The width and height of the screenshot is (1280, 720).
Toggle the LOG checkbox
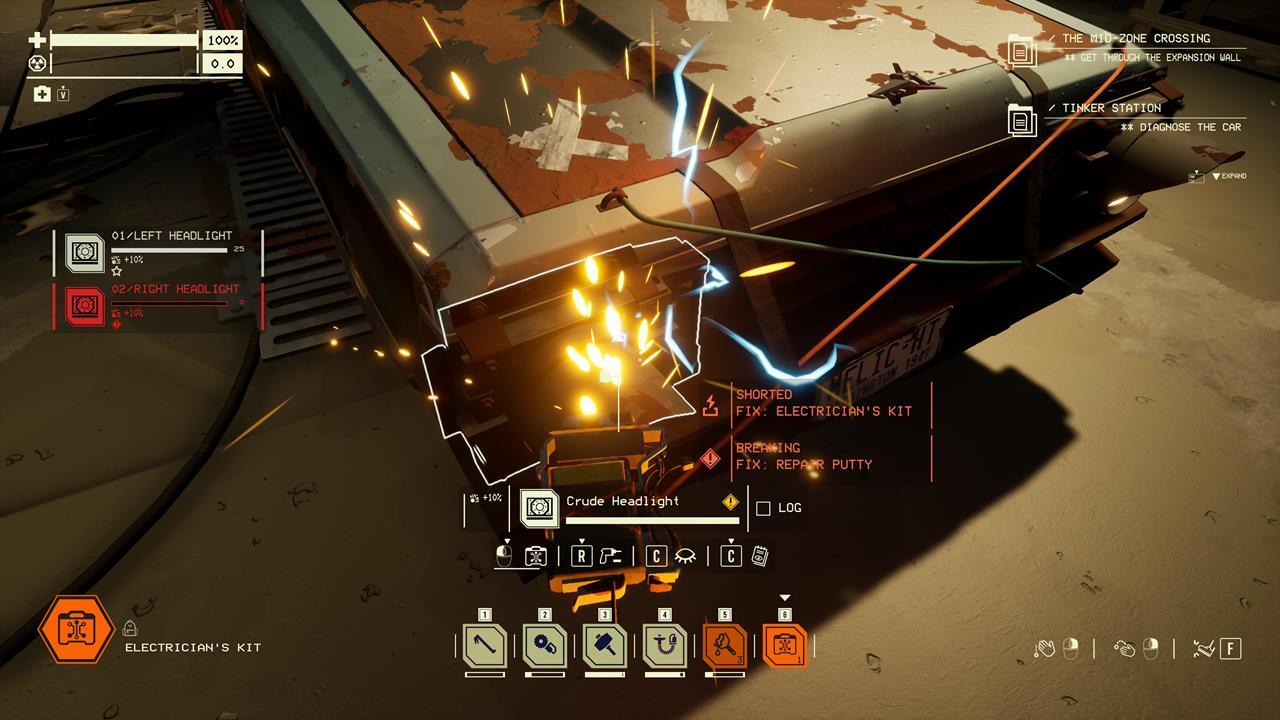click(763, 508)
